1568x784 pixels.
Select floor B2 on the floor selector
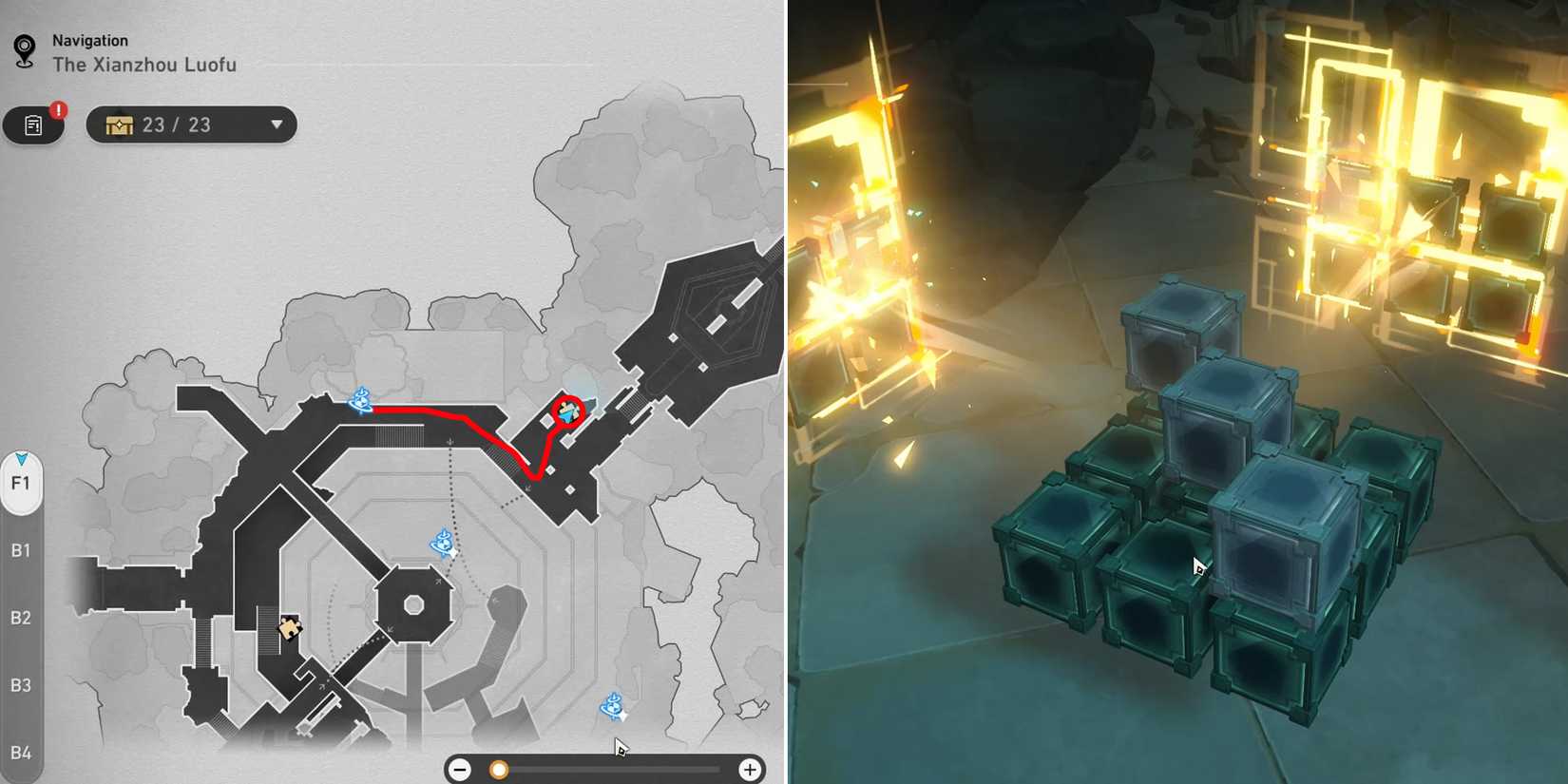[x=21, y=618]
